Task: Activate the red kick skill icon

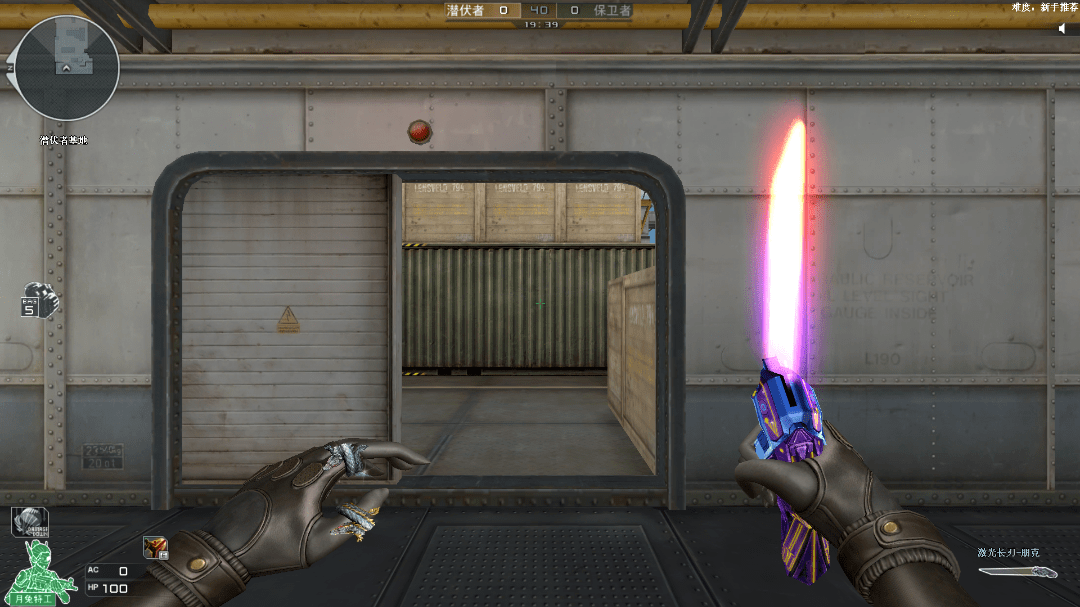Action: pos(155,546)
